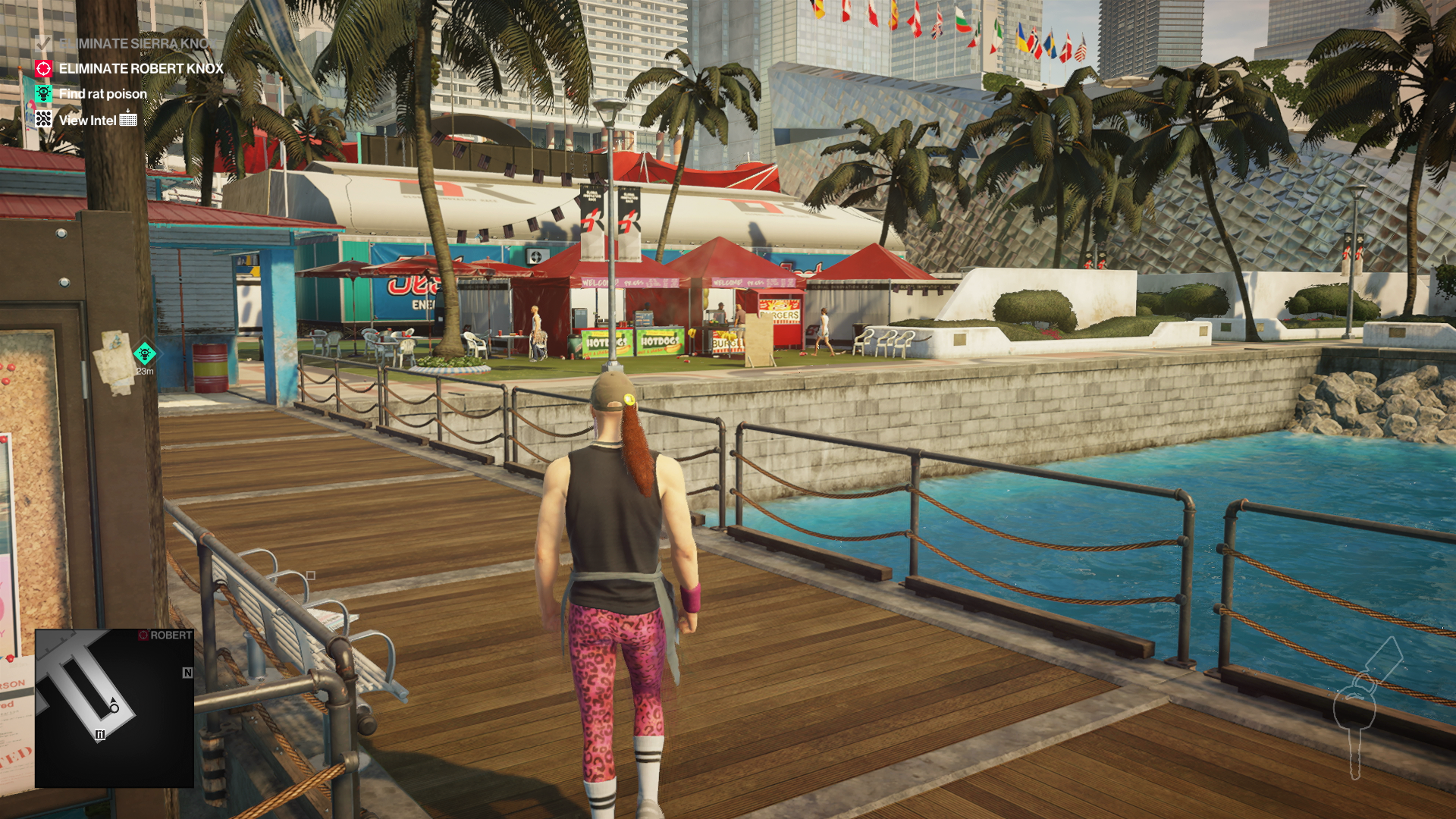Click the keyboard icon beside View Intel
The height and width of the screenshot is (819, 1456).
[128, 120]
